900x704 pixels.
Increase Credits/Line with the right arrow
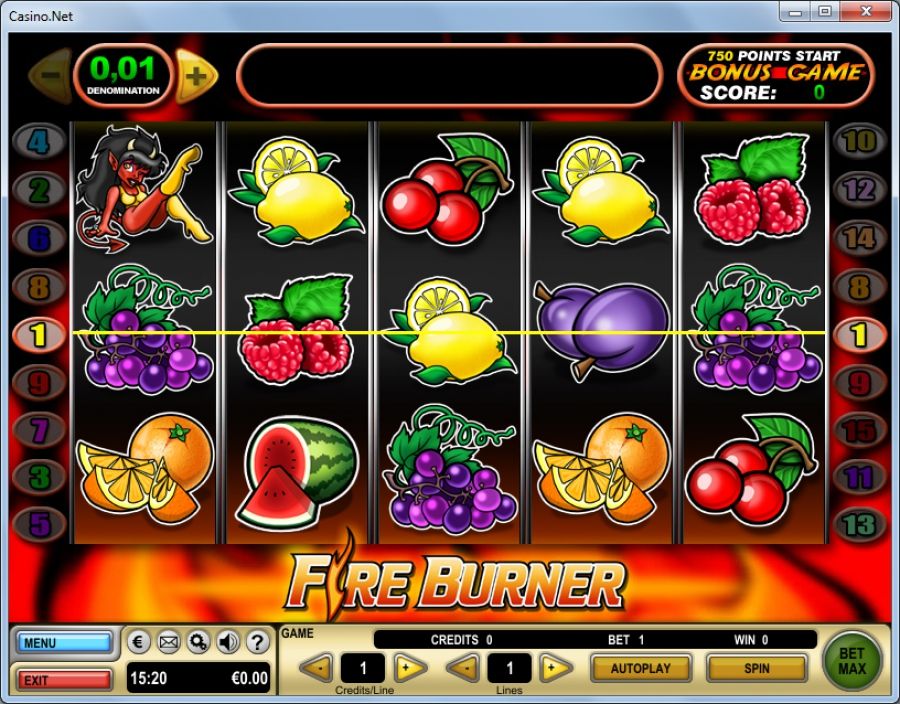click(410, 667)
